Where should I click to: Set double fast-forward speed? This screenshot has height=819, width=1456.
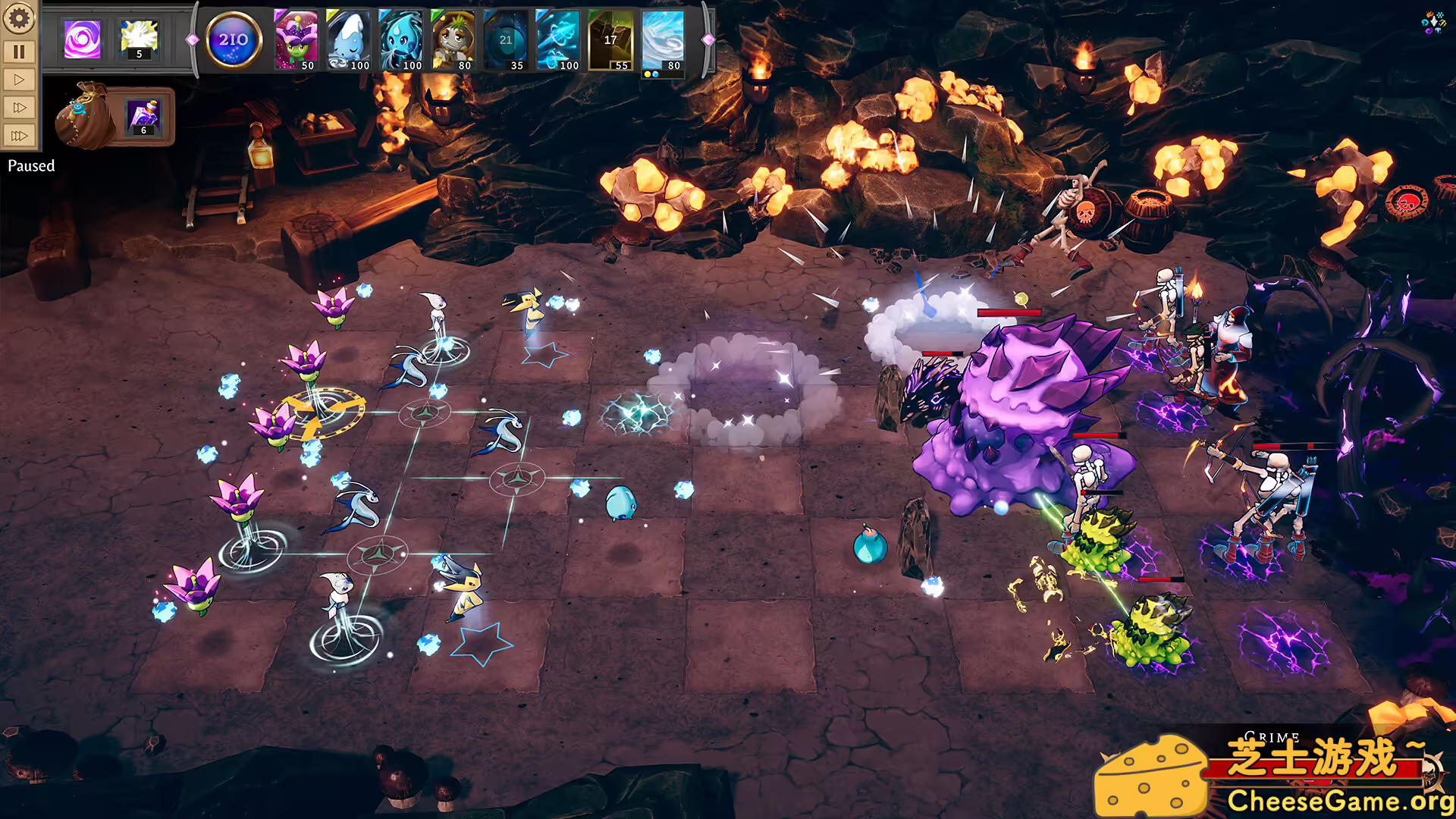[19, 108]
